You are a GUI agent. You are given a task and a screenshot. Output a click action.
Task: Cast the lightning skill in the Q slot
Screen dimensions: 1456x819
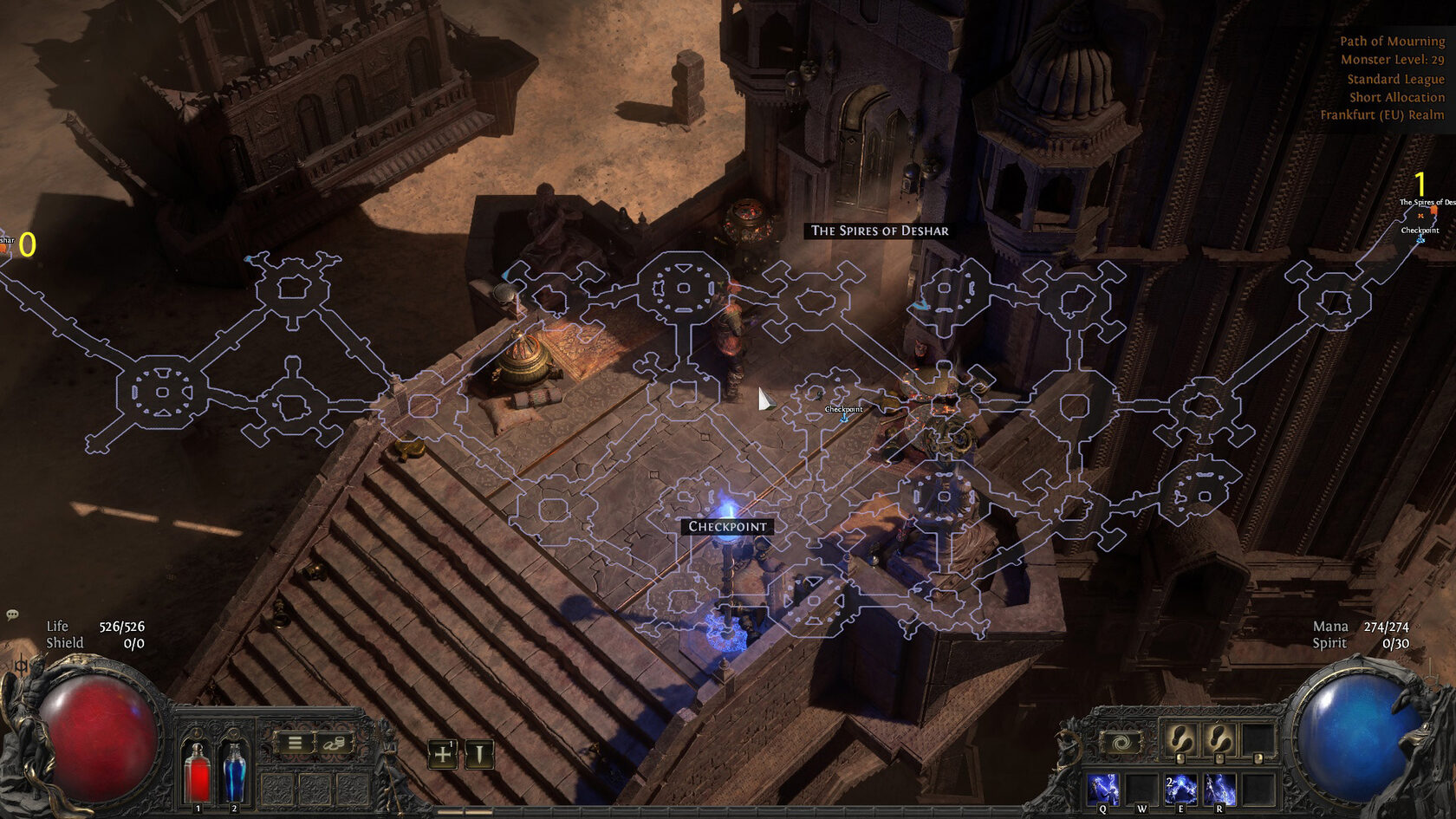[1103, 790]
